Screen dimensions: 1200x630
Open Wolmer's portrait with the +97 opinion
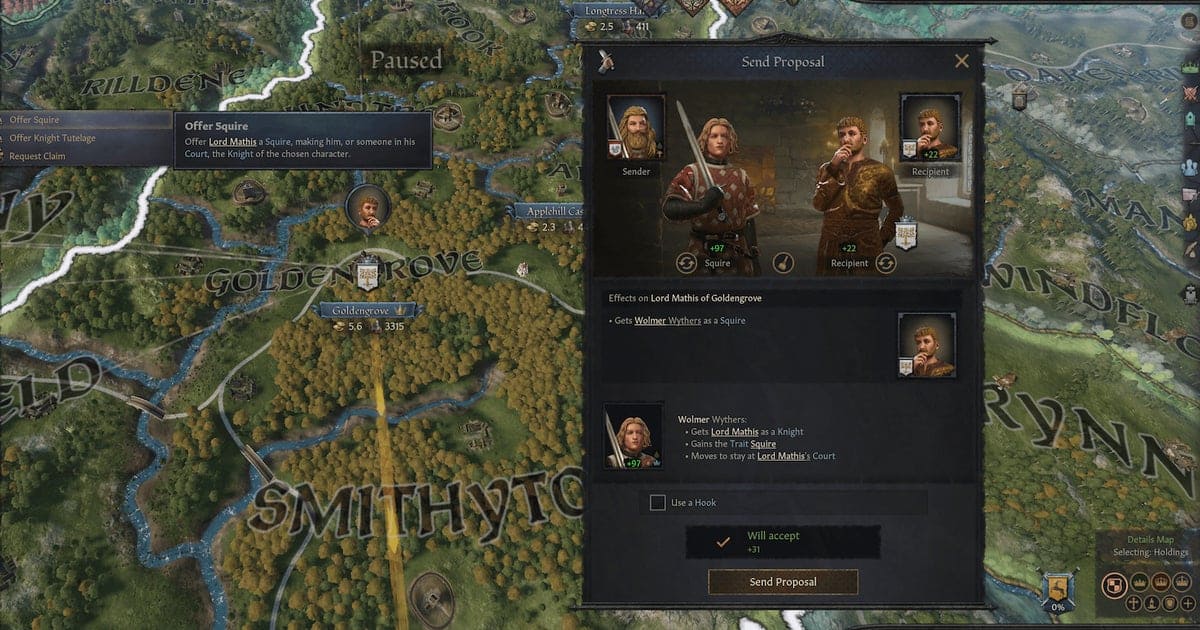click(633, 437)
